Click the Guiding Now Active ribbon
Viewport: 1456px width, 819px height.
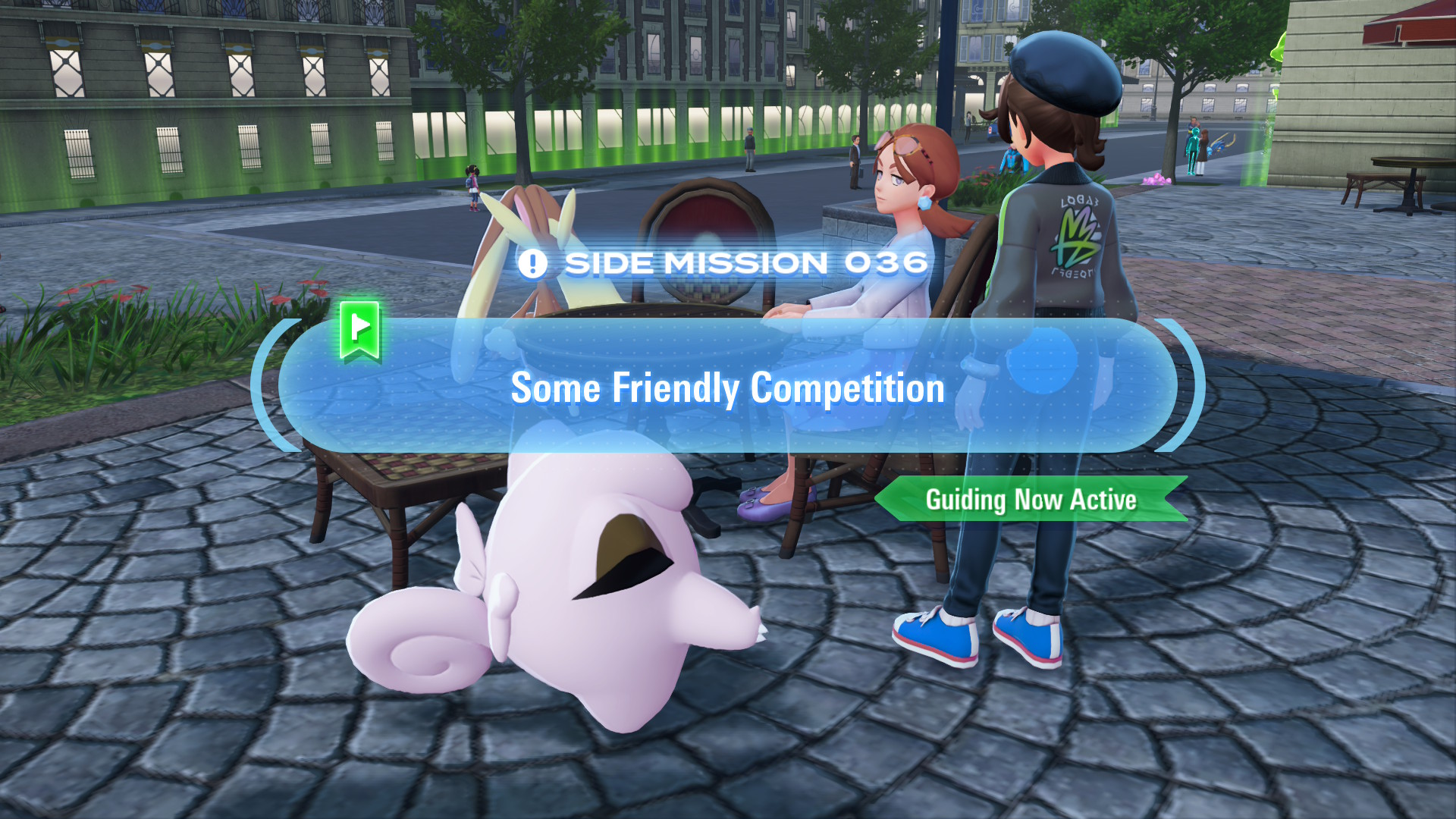(1031, 500)
